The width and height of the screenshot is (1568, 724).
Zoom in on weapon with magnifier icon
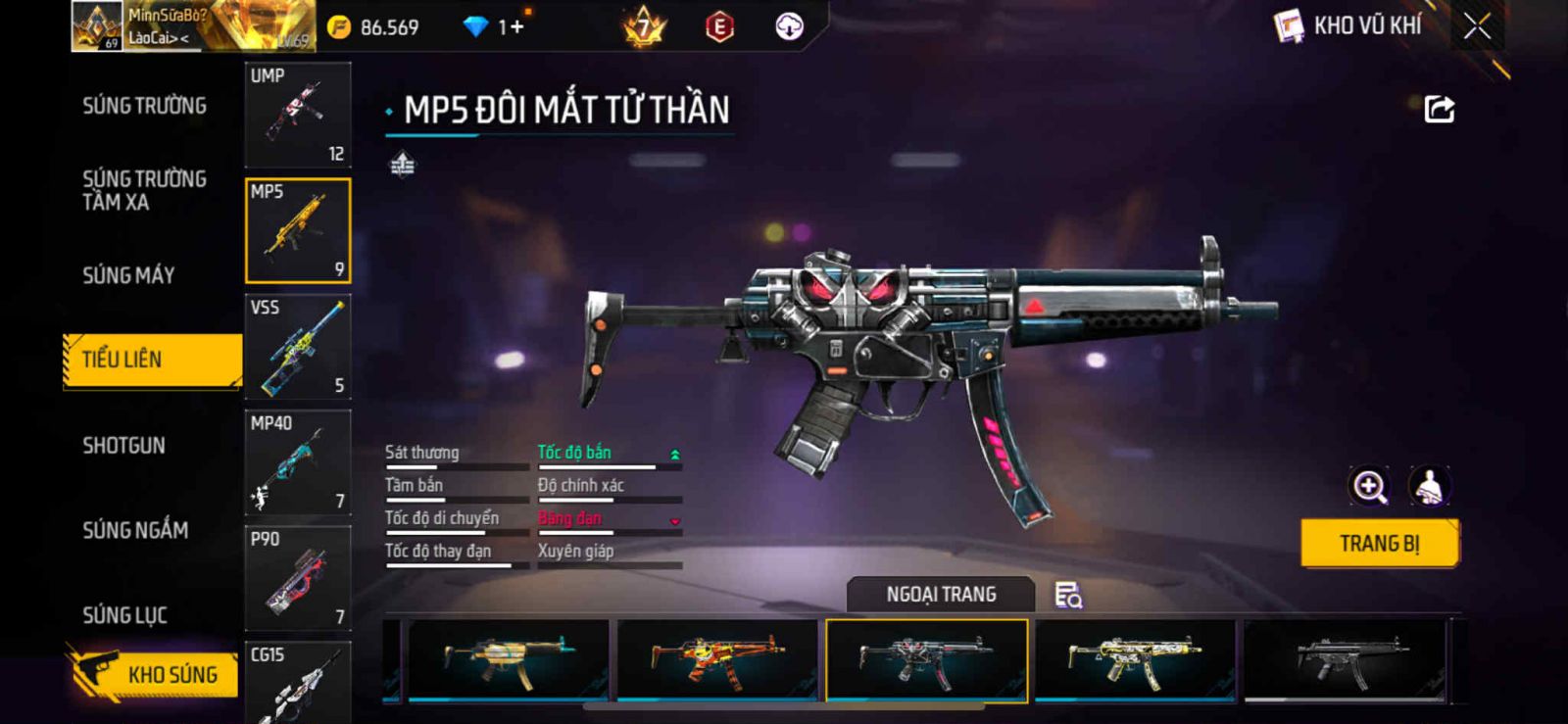click(x=1369, y=486)
